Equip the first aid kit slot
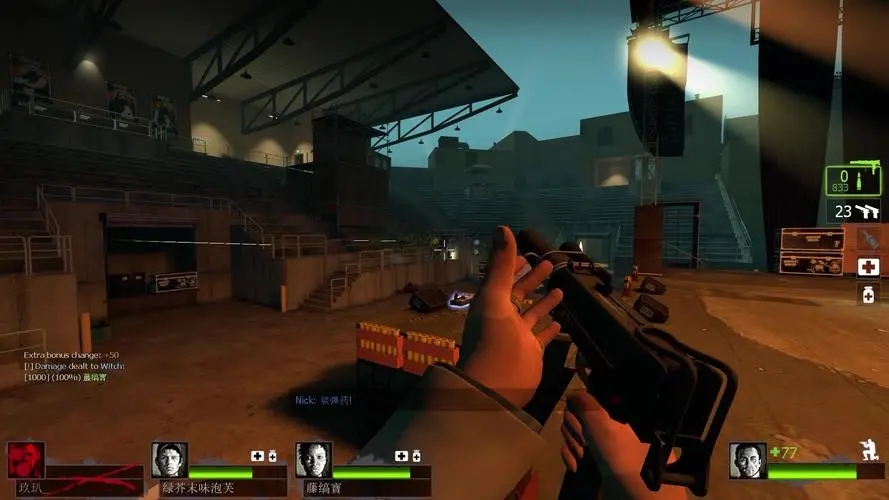The width and height of the screenshot is (889, 500). pos(867,266)
